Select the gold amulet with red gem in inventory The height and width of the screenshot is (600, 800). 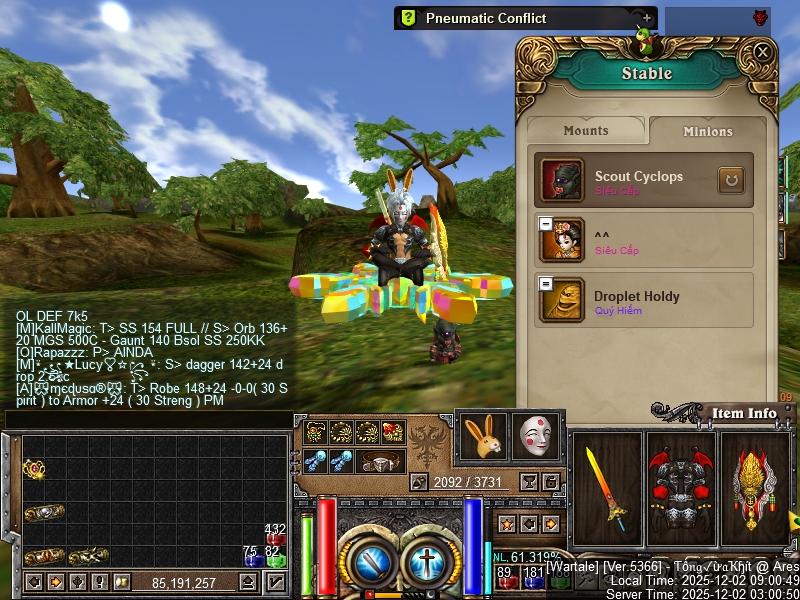pos(36,469)
